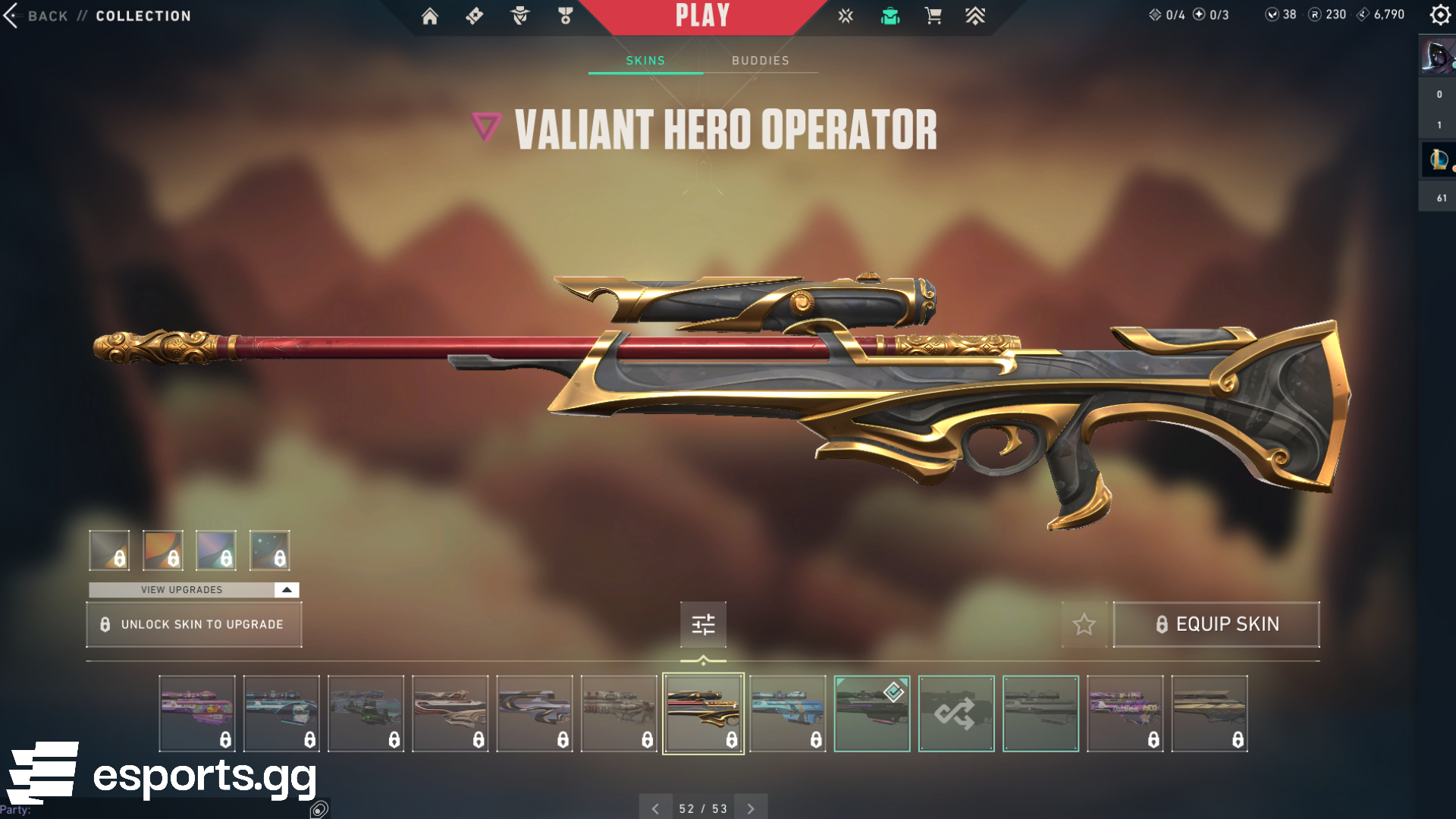Select the equipped Operator skin with diamond
This screenshot has width=1456, height=819.
872,714
